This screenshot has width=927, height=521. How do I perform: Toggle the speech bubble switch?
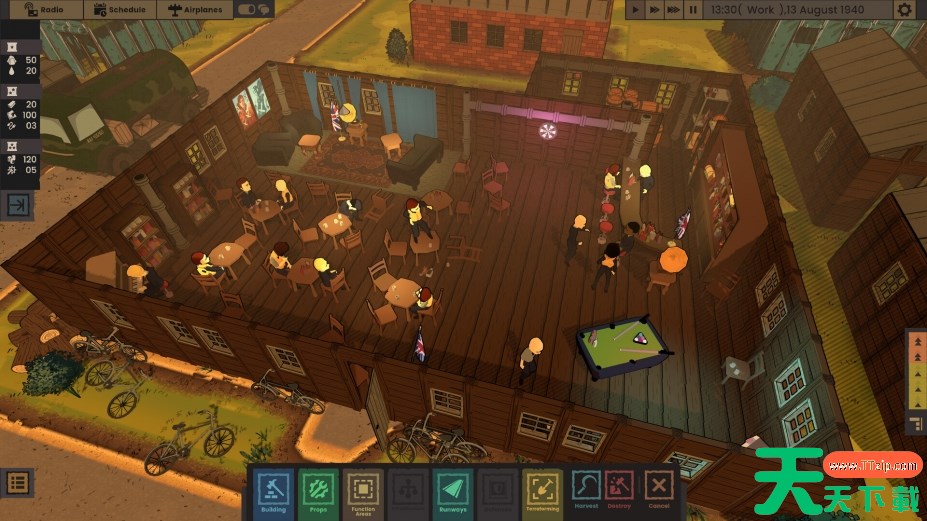click(255, 9)
